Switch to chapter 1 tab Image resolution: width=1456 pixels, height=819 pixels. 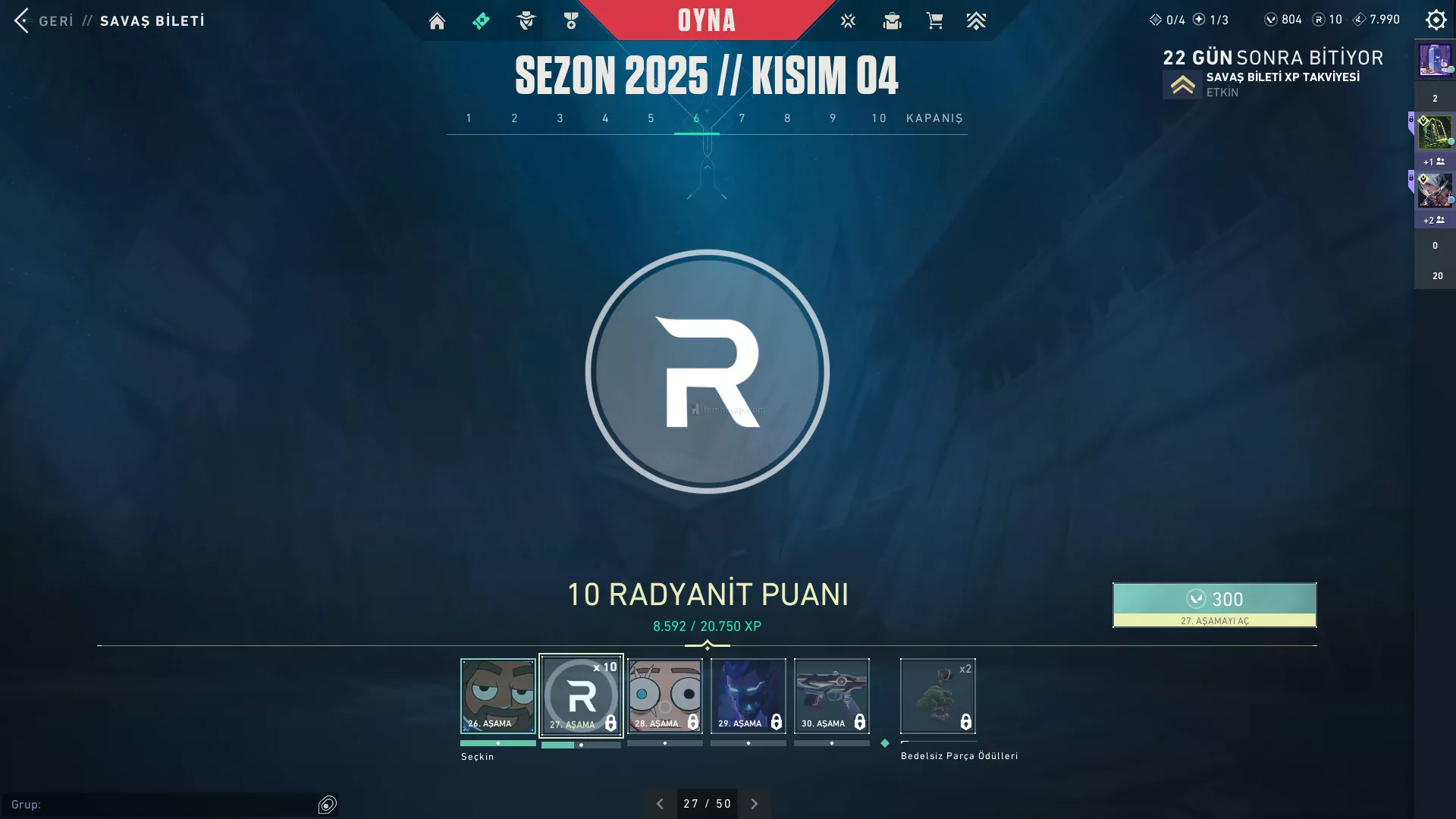click(469, 118)
